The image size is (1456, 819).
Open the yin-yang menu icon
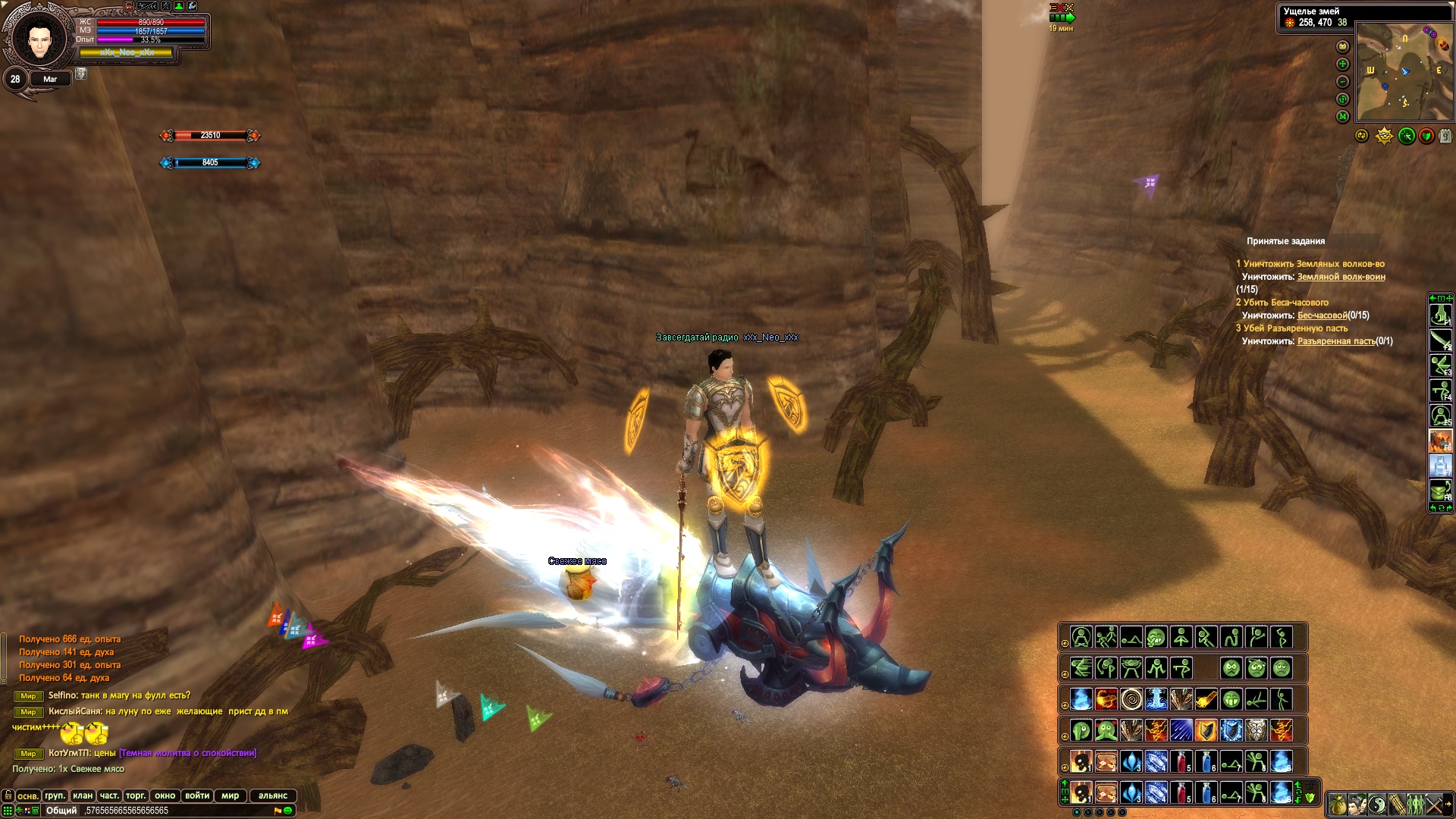[x=1376, y=805]
